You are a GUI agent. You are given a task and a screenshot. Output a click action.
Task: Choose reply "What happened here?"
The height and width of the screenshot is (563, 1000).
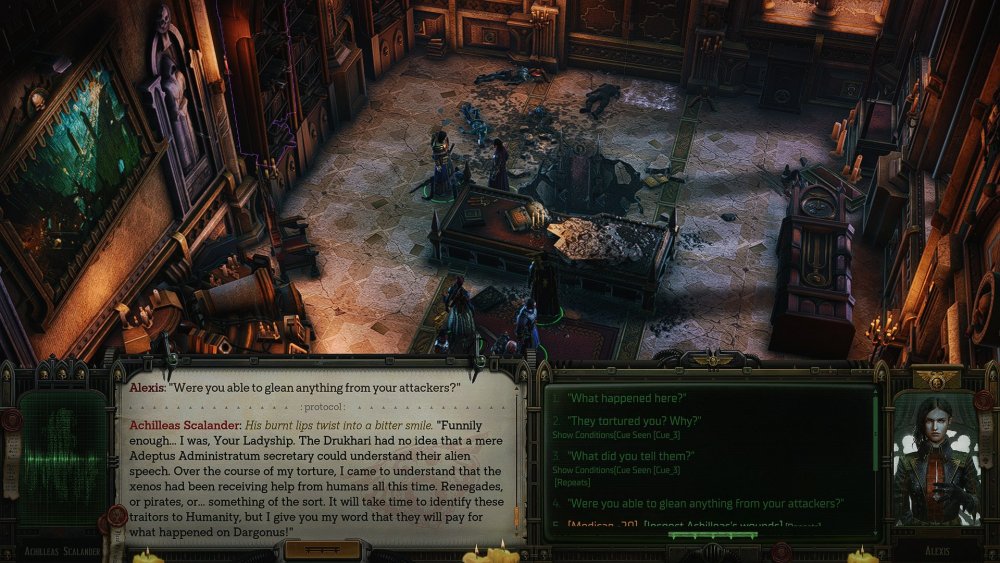624,399
